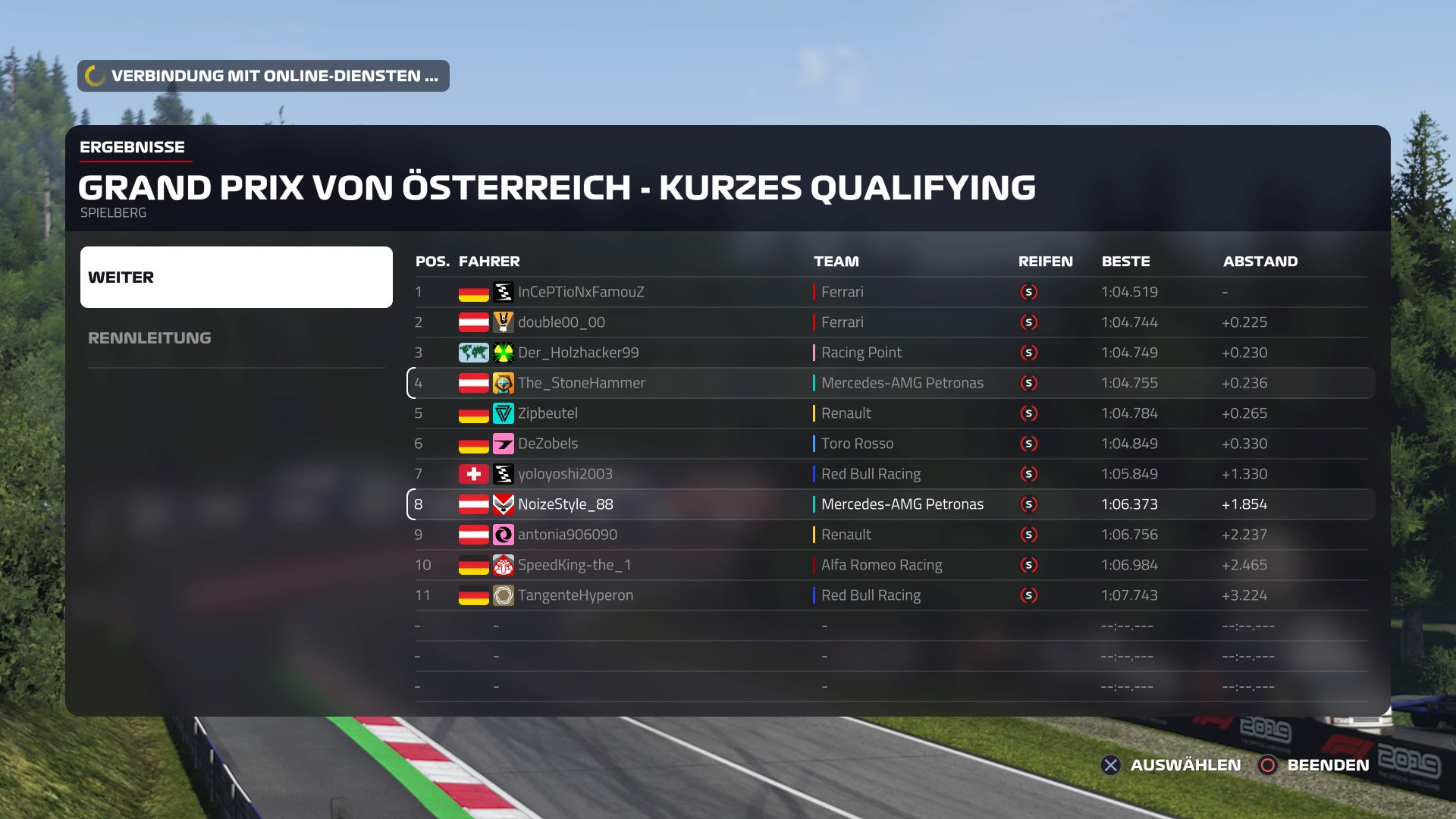Click the SpeedKing-the_1 driver row
The height and width of the screenshot is (819, 1456).
click(574, 565)
